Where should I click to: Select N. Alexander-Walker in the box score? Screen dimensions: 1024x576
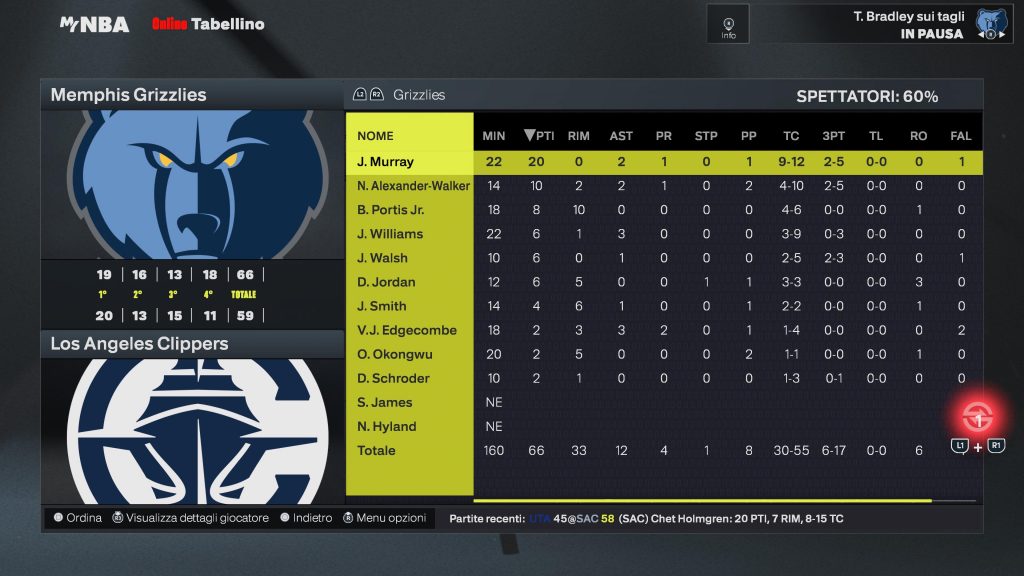(x=413, y=186)
